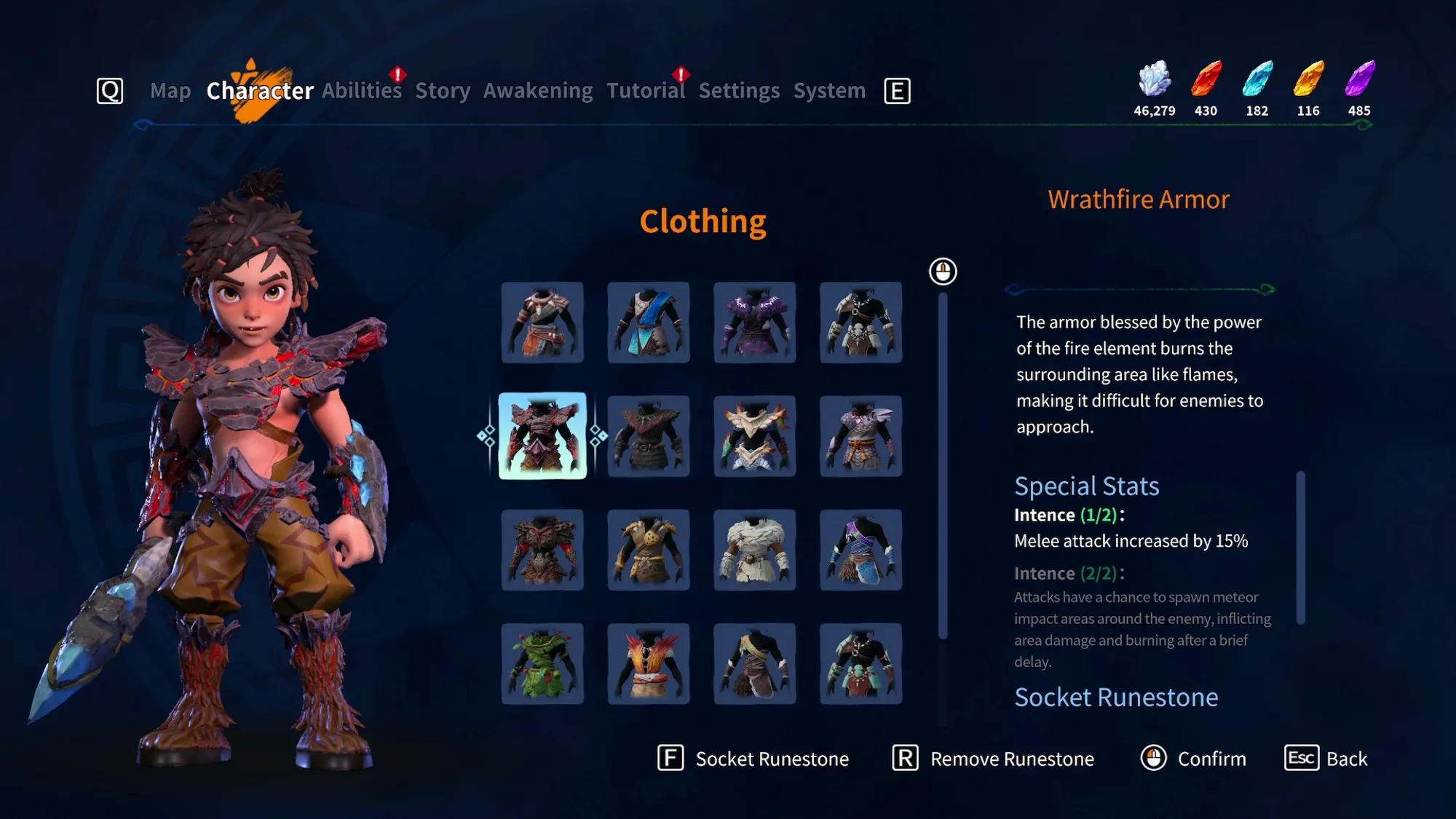This screenshot has width=1456, height=819.
Task: Open the Awakening tab
Action: pyautogui.click(x=538, y=91)
